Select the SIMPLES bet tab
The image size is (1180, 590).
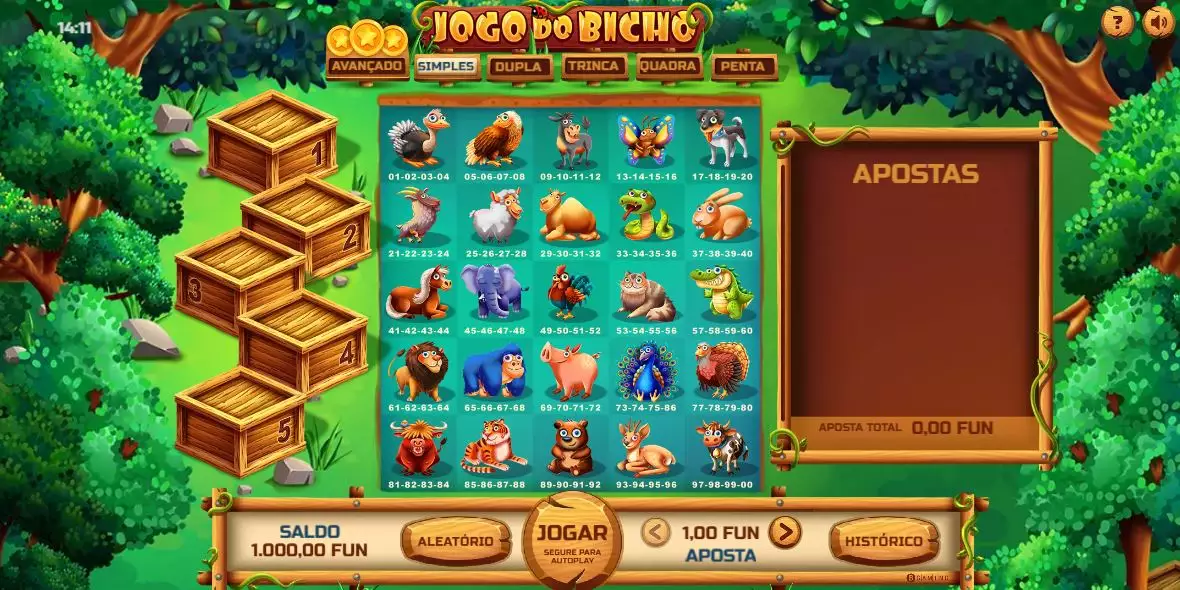tap(445, 66)
